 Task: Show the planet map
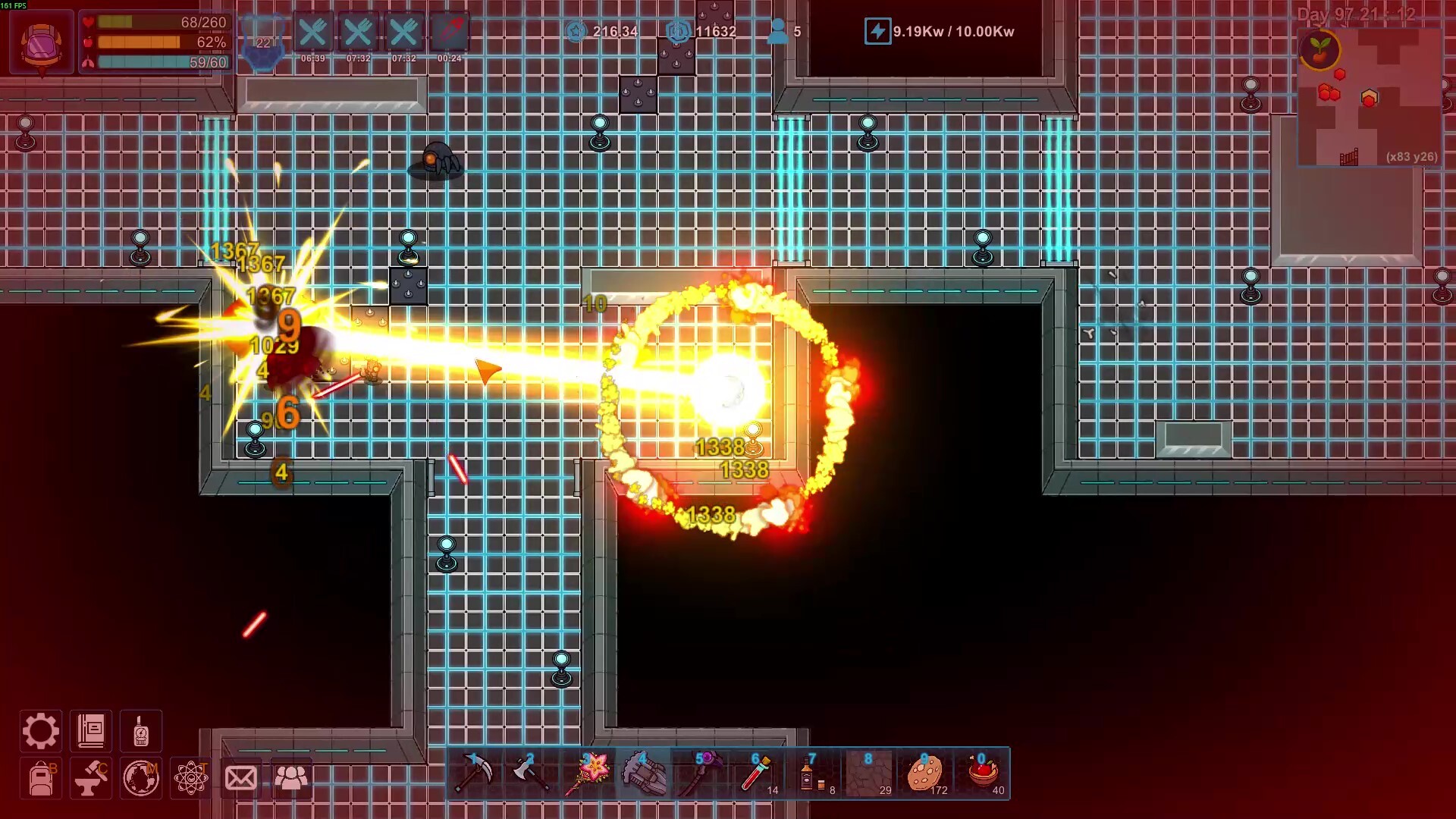pyautogui.click(x=141, y=779)
